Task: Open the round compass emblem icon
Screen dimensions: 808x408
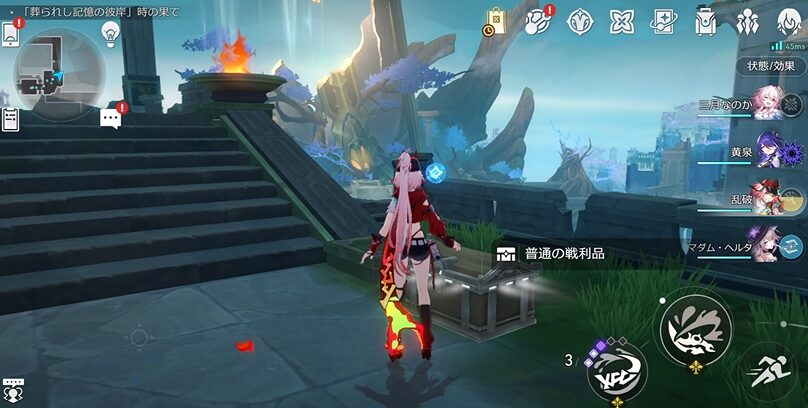Action: coord(580,20)
